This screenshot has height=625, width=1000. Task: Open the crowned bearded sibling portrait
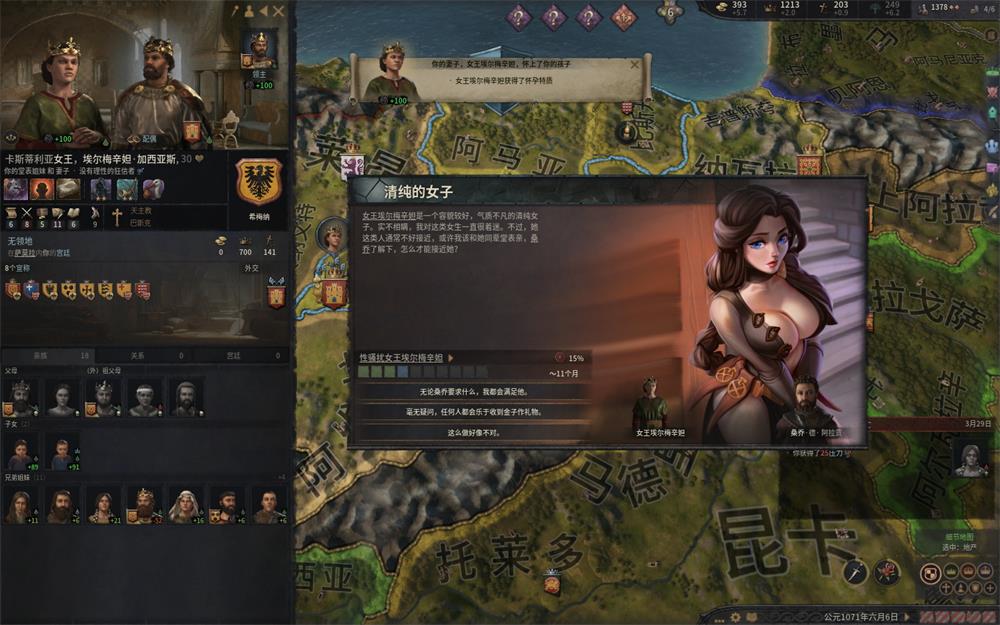(x=145, y=505)
